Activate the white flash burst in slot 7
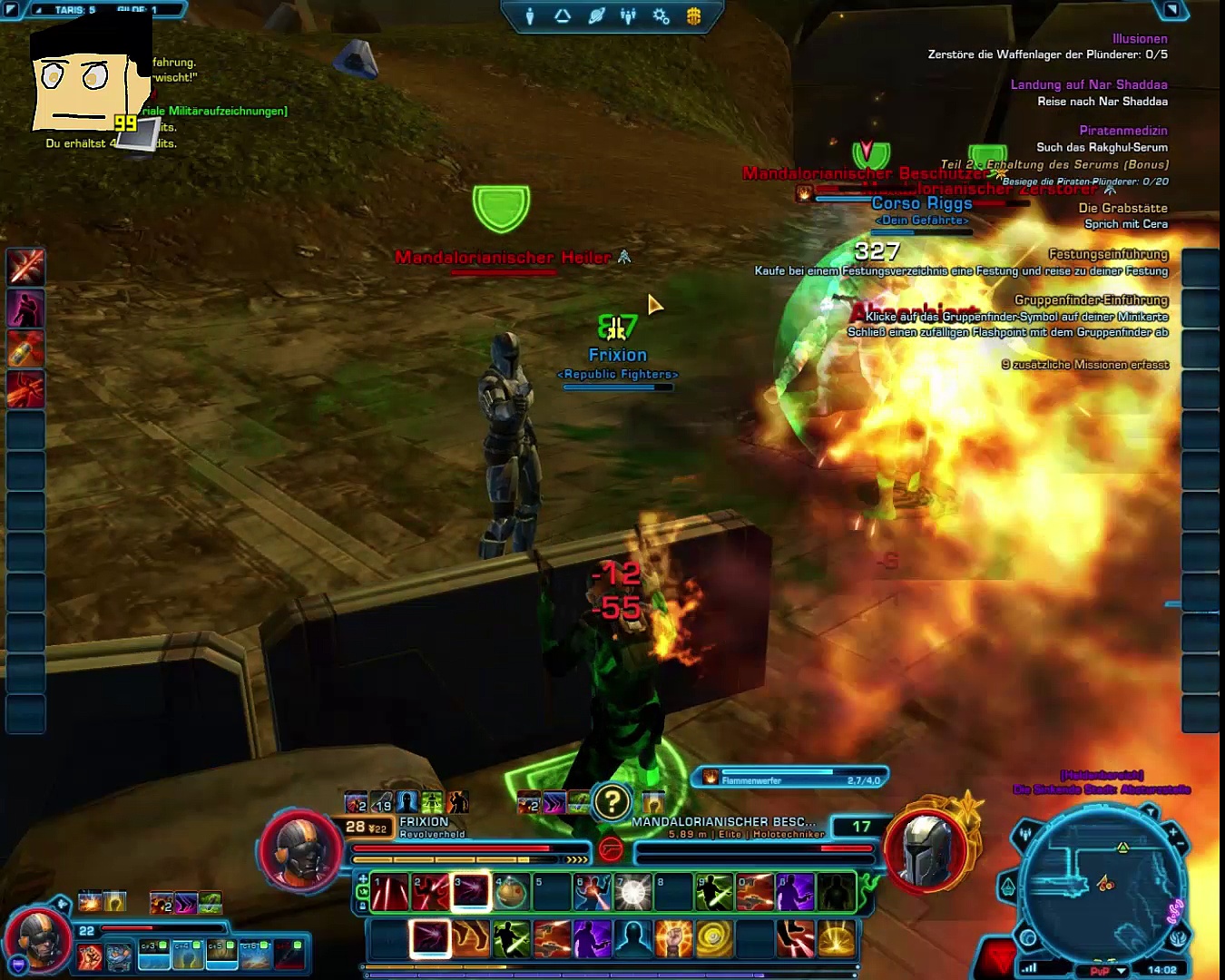This screenshot has height=980, width=1225. [x=632, y=892]
